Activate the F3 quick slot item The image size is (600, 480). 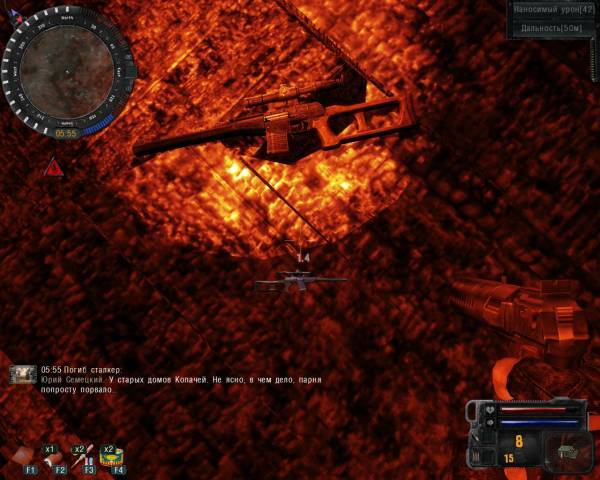point(88,457)
